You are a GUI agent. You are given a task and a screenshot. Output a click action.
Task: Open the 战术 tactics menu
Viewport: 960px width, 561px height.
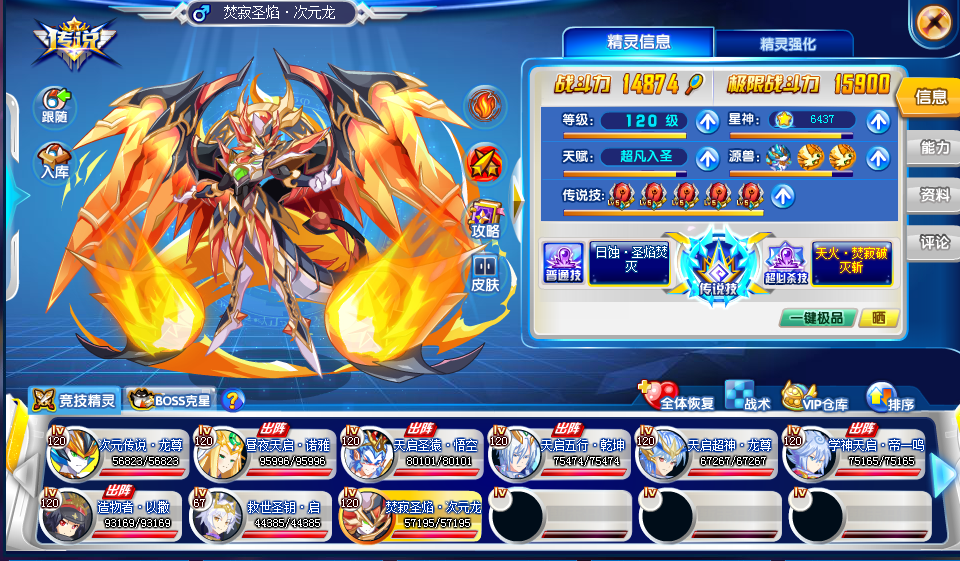coord(746,396)
